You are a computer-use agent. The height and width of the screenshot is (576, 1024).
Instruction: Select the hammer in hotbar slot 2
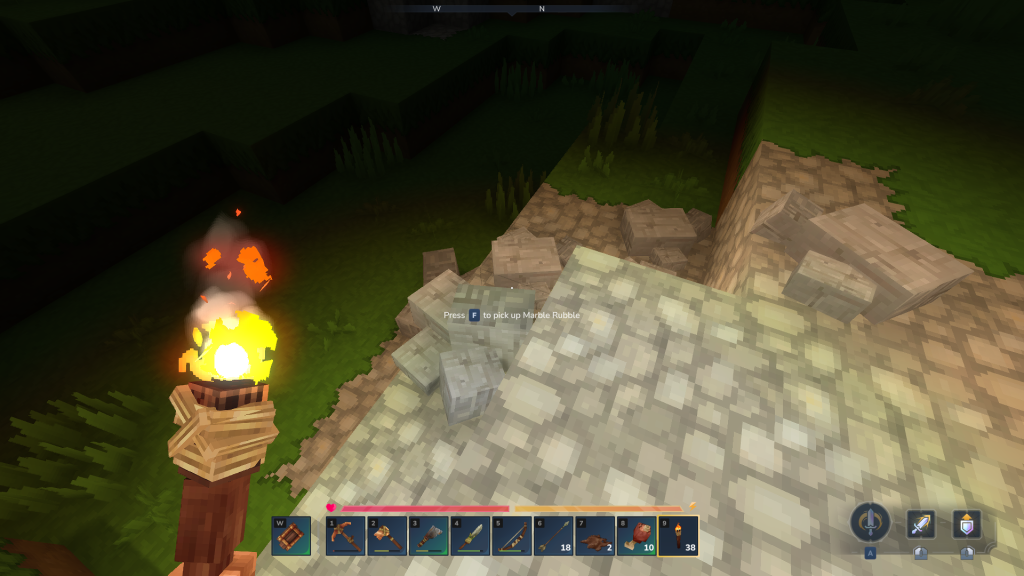[x=387, y=536]
